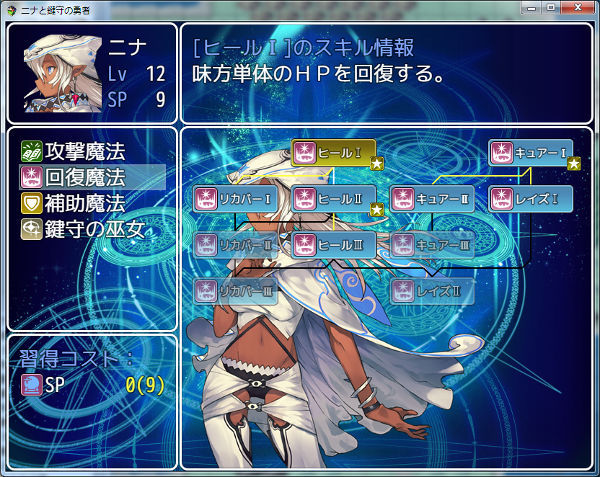Select the 攻撃魔法 category
600x477 pixels.
86,152
